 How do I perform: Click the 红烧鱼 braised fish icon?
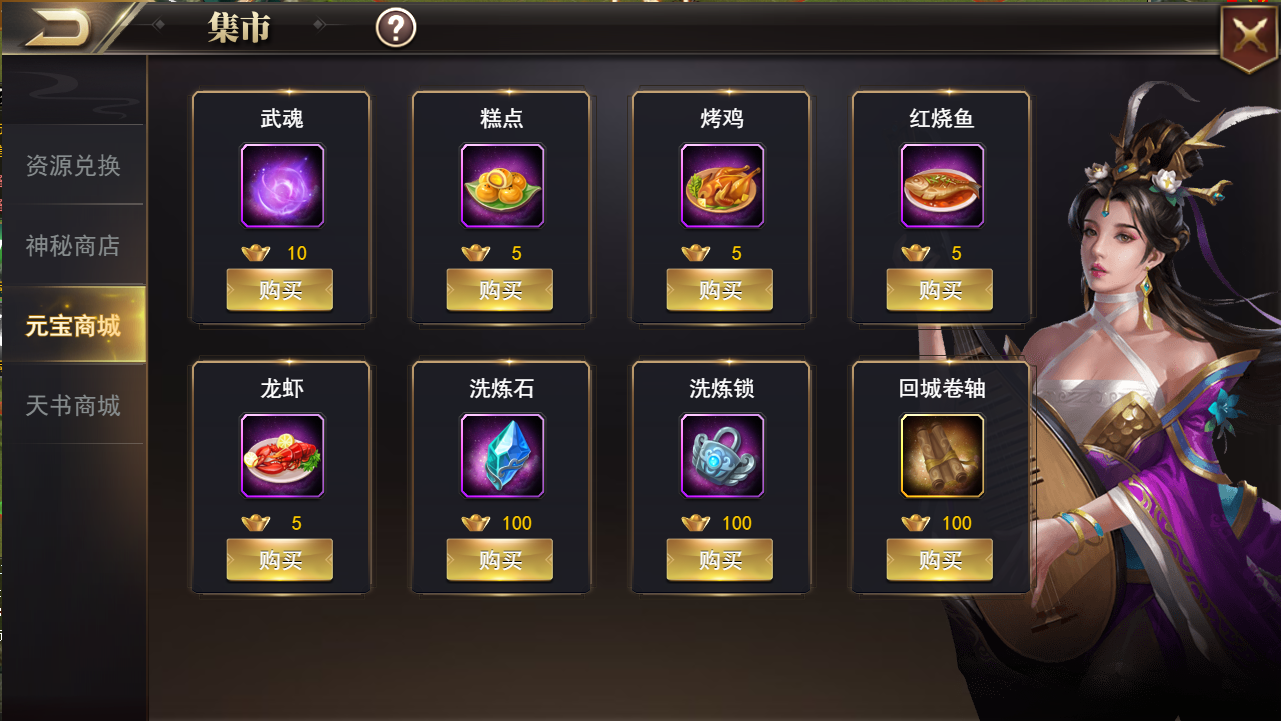click(940, 187)
